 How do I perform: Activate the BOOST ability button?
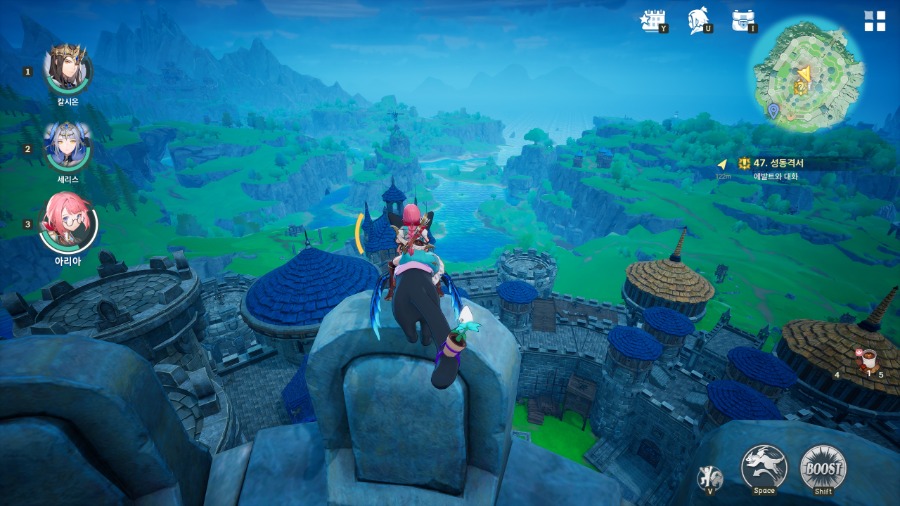(x=822, y=467)
